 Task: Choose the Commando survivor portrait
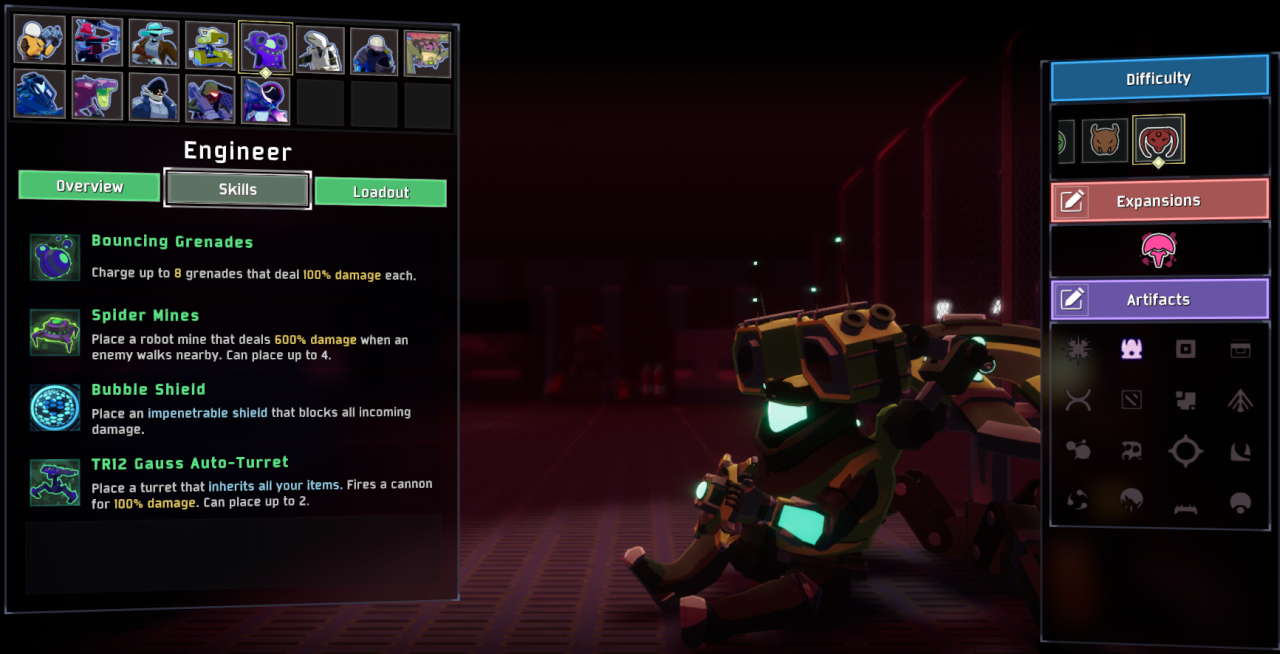pyautogui.click(x=40, y=40)
